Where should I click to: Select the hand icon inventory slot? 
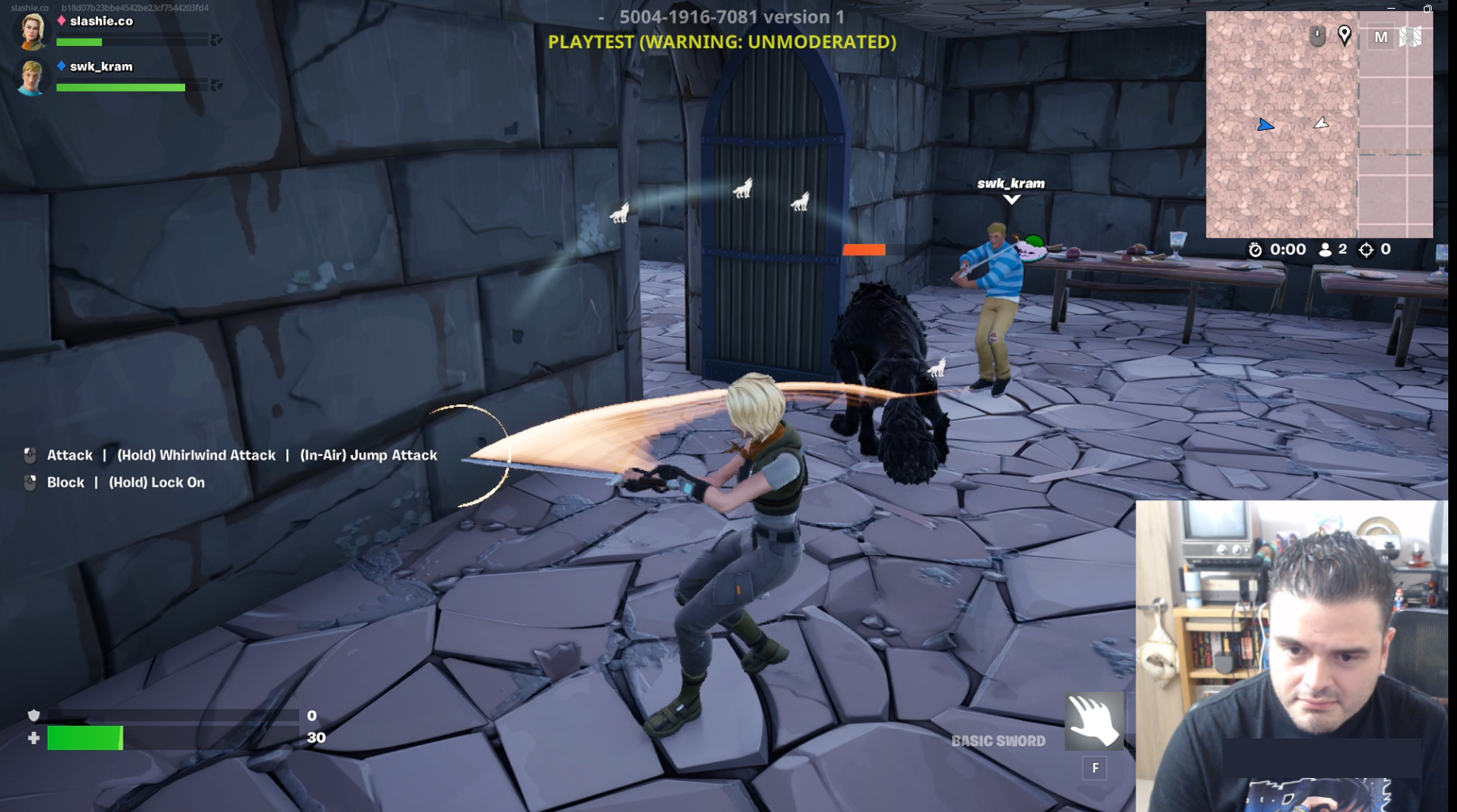pos(1094,721)
